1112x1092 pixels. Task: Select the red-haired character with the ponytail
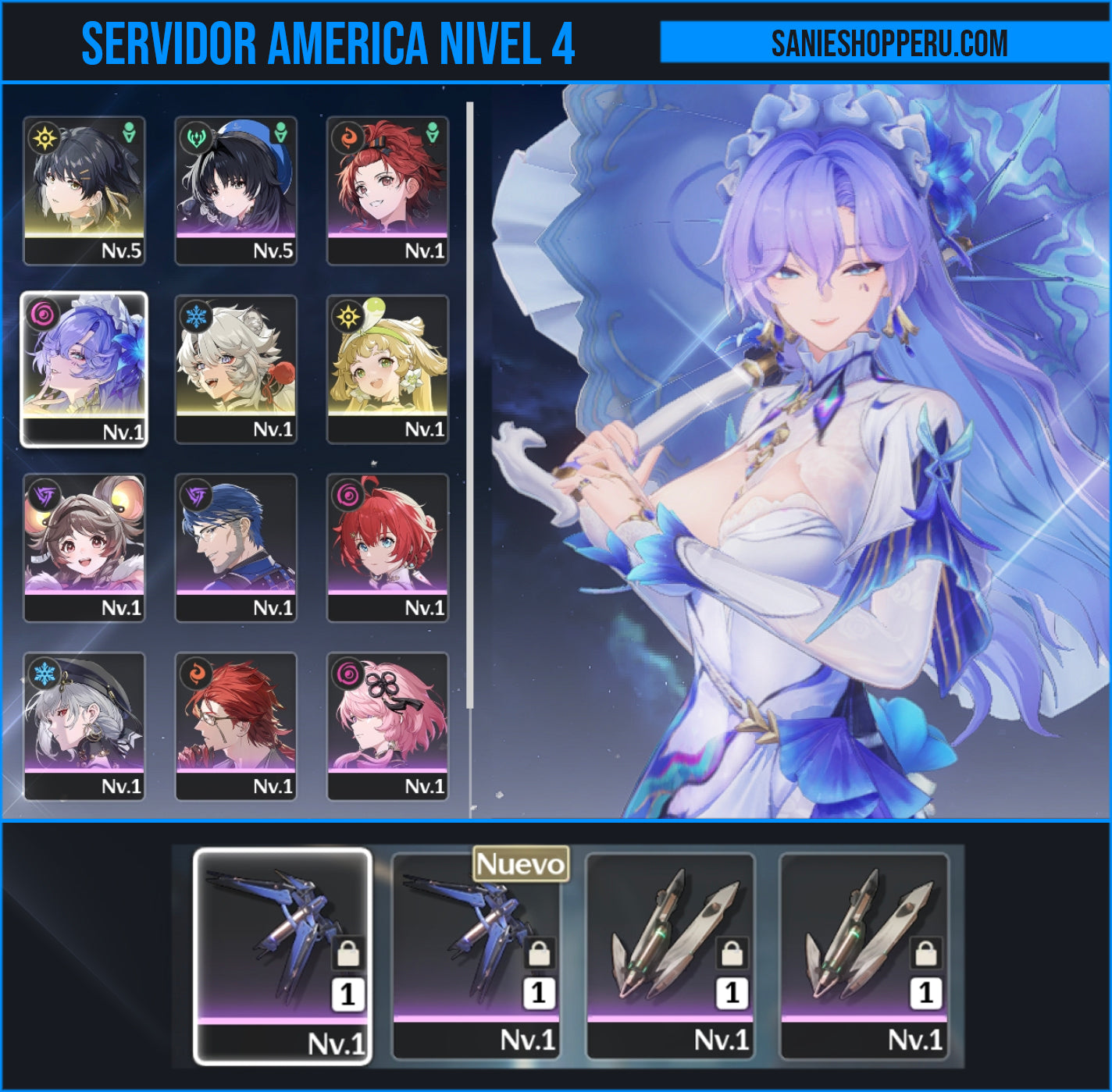coord(387,190)
